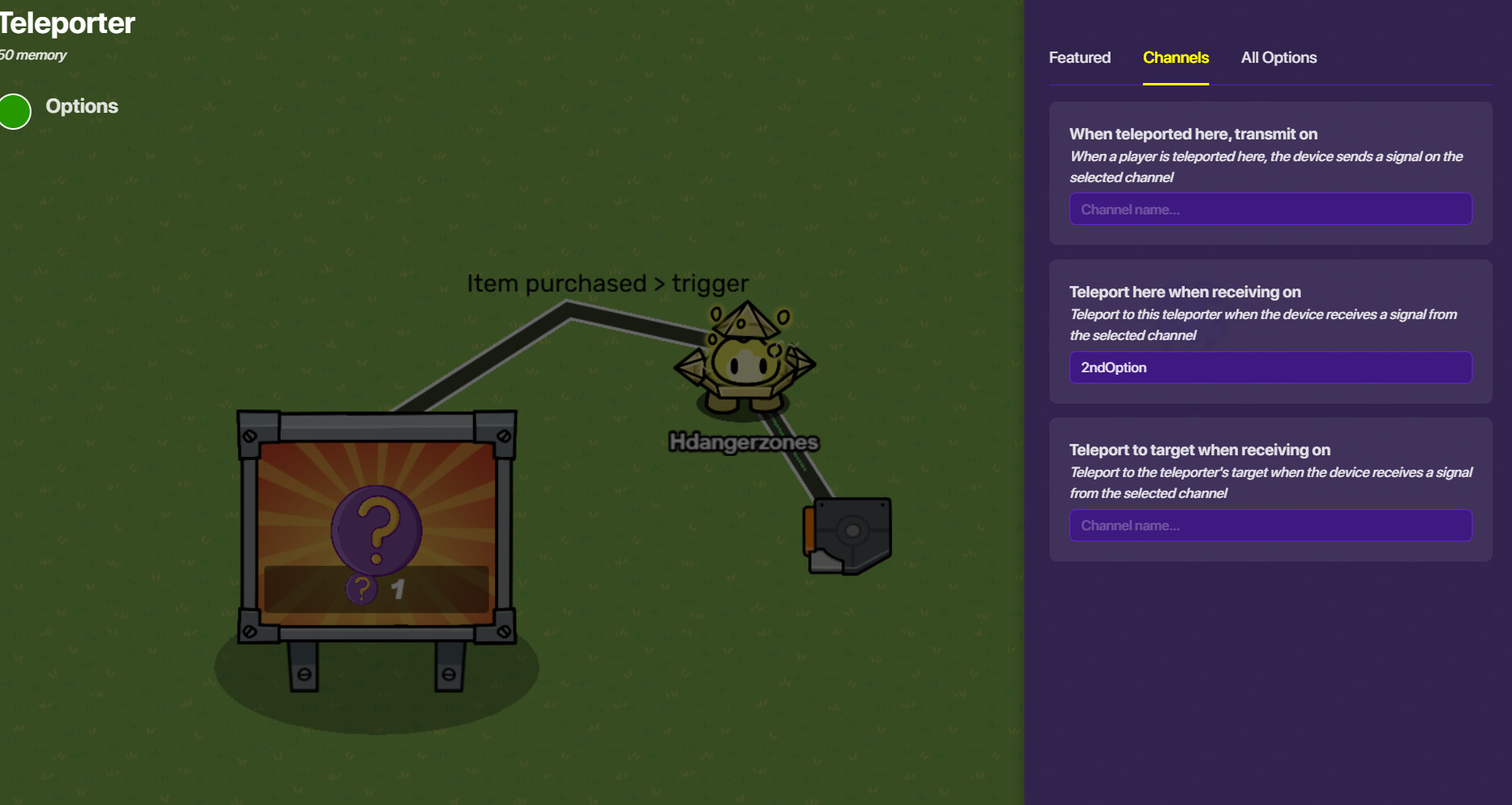Open the All Options tab
The image size is (1512, 805).
click(1278, 58)
